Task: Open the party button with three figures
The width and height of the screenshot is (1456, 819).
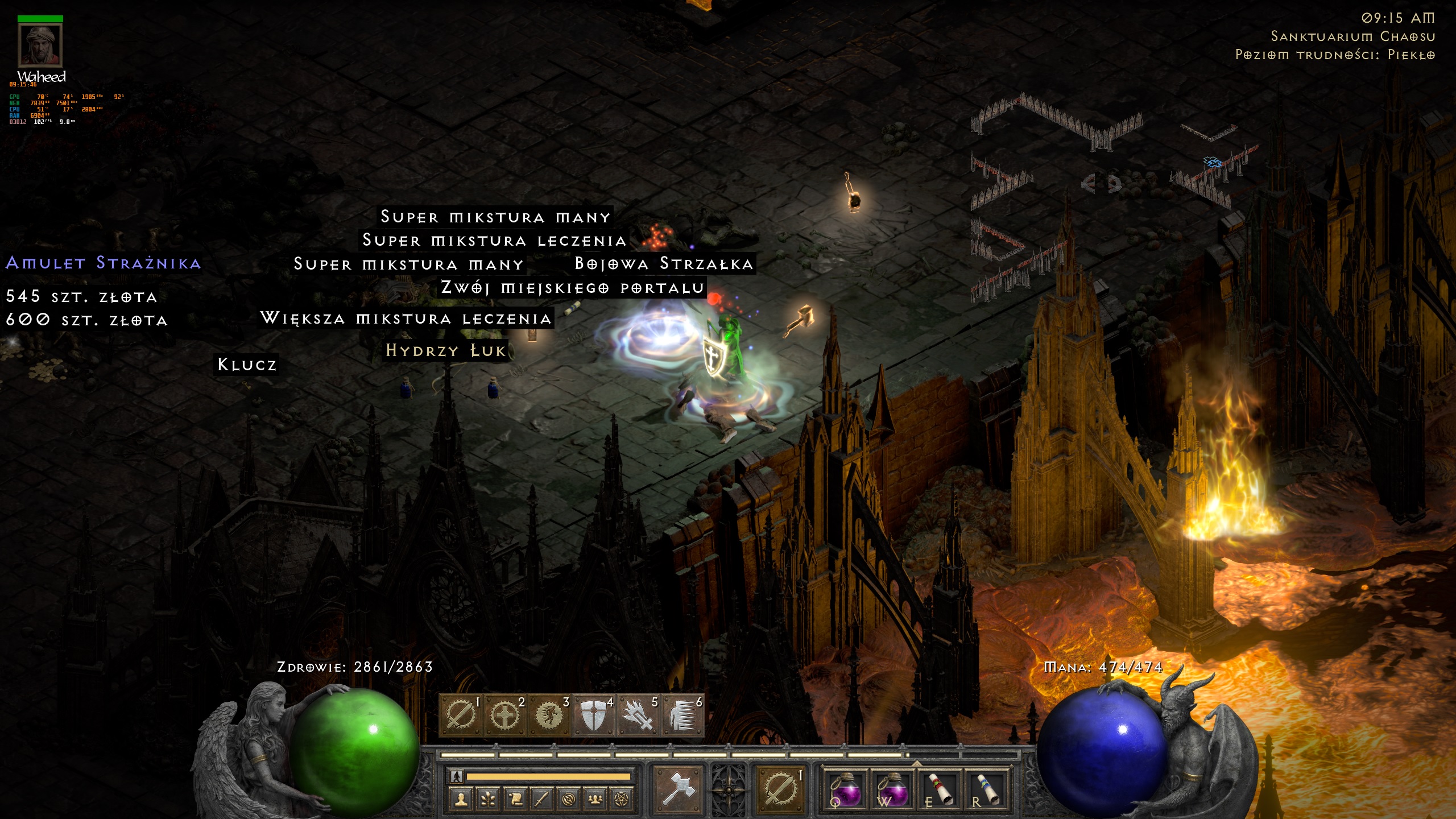Action: click(595, 800)
